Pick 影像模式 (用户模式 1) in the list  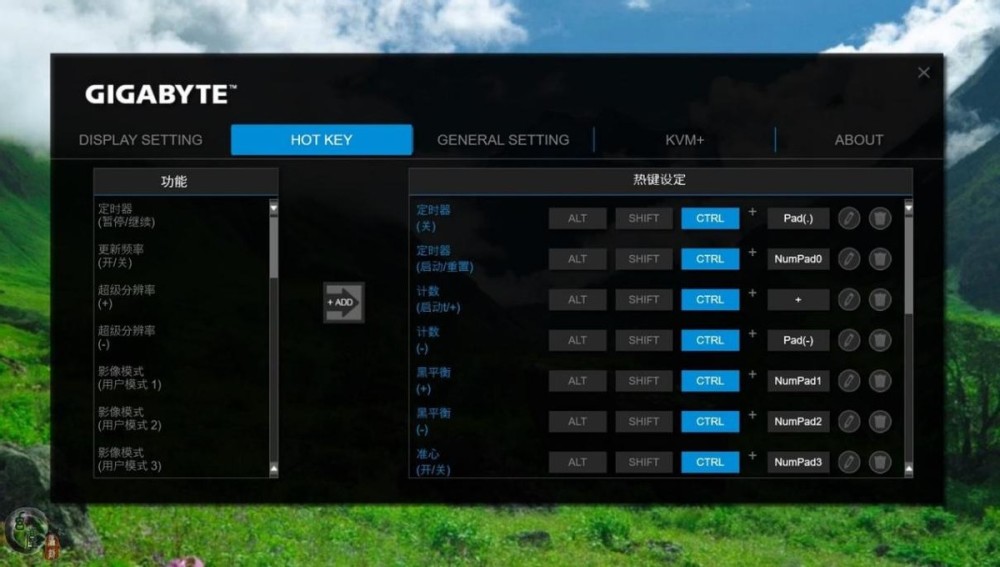point(130,378)
